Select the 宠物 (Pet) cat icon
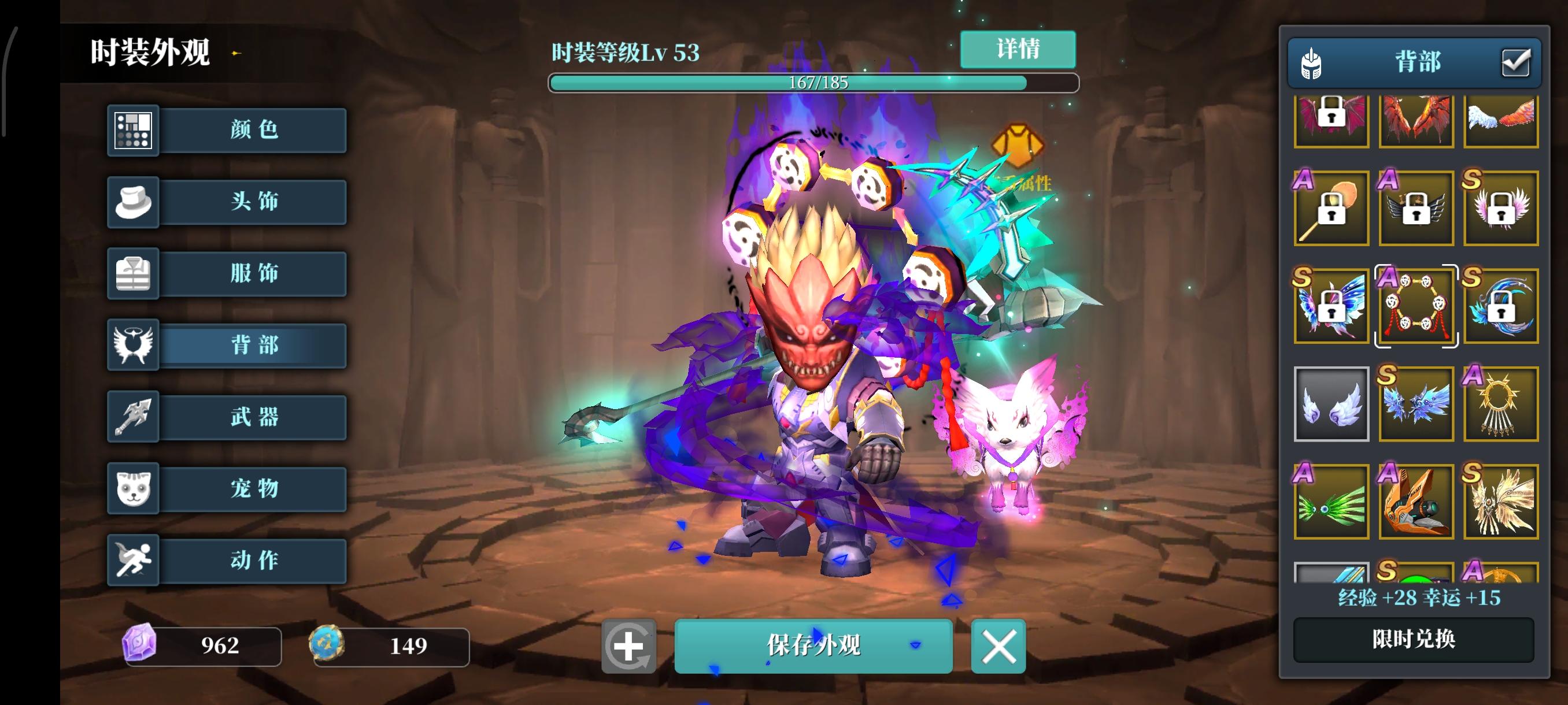This screenshot has height=705, width=1568. pyautogui.click(x=135, y=489)
